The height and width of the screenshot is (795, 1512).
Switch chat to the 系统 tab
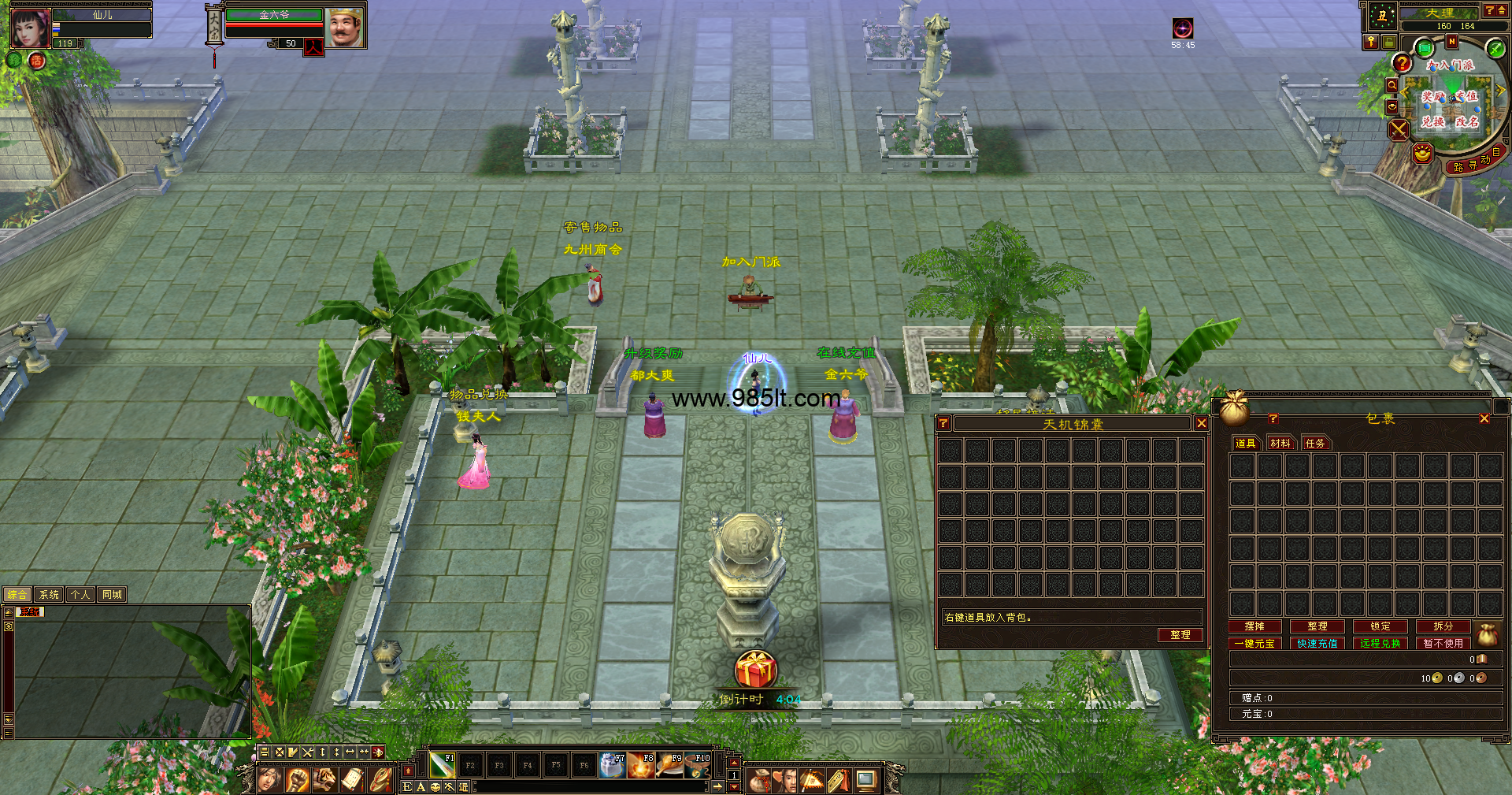49,595
